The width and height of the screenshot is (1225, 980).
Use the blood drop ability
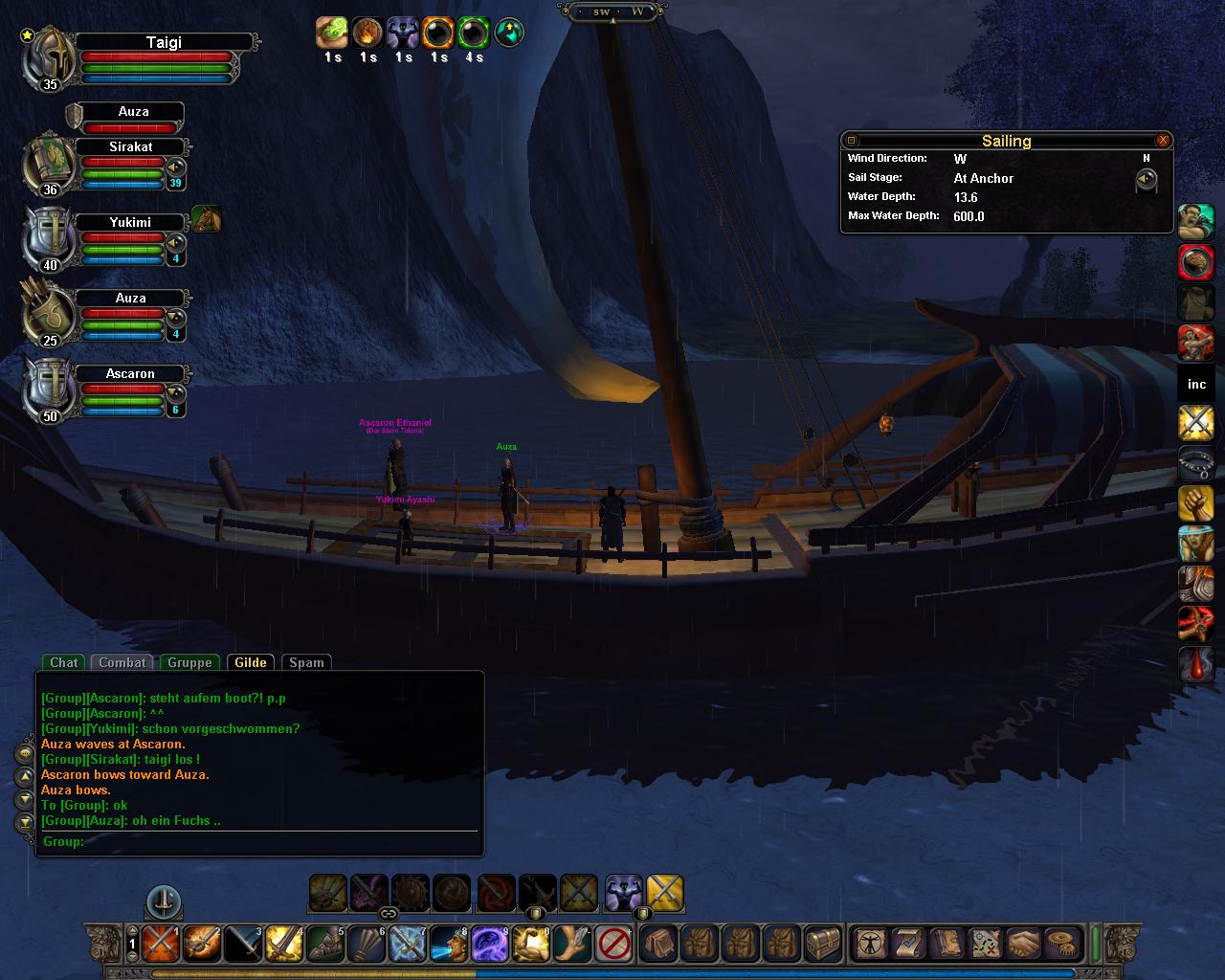click(1196, 663)
